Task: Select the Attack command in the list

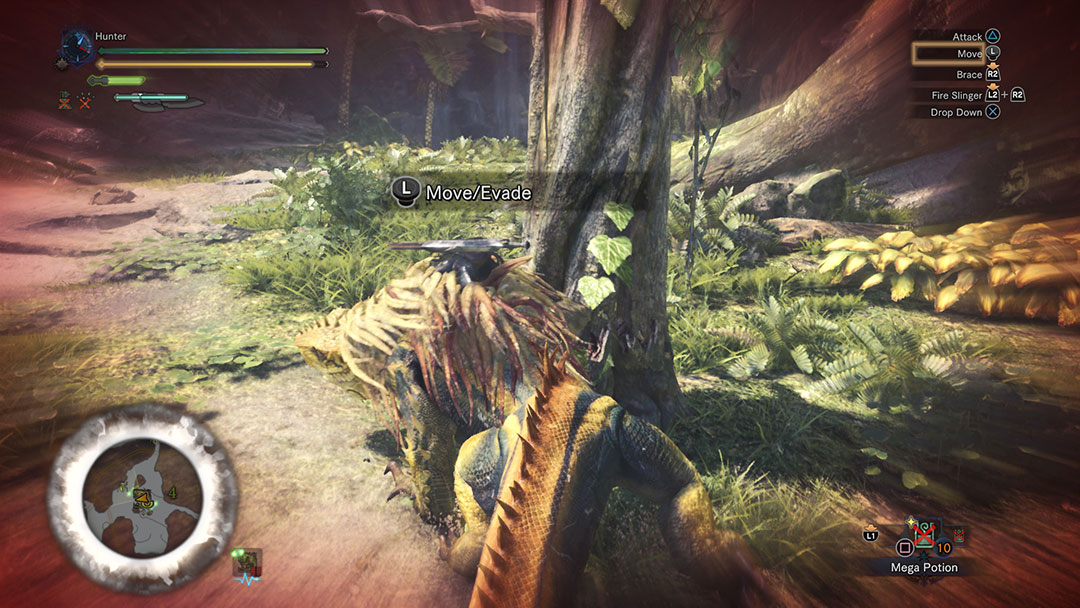Action: 968,36
